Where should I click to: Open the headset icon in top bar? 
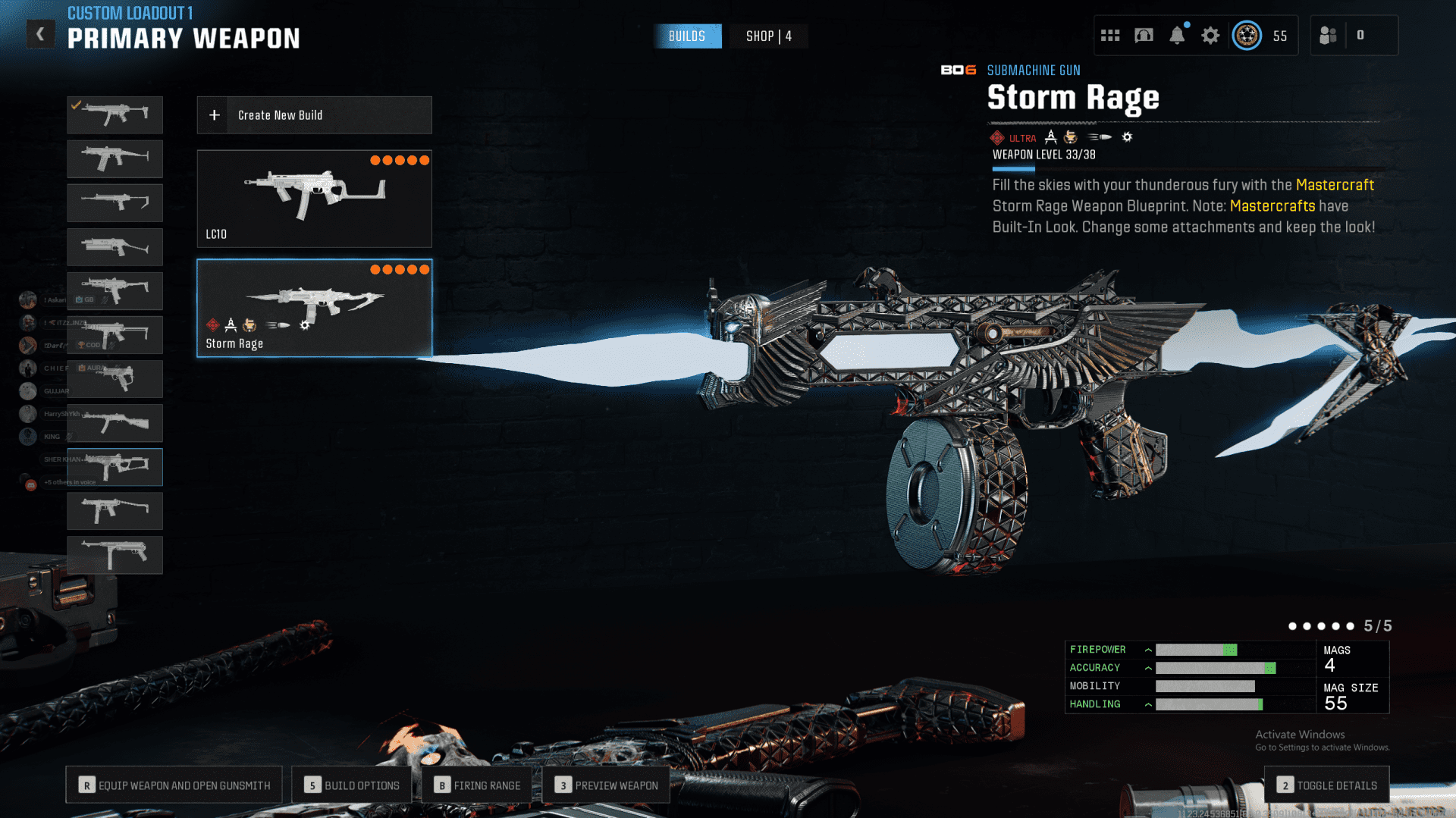(1144, 36)
